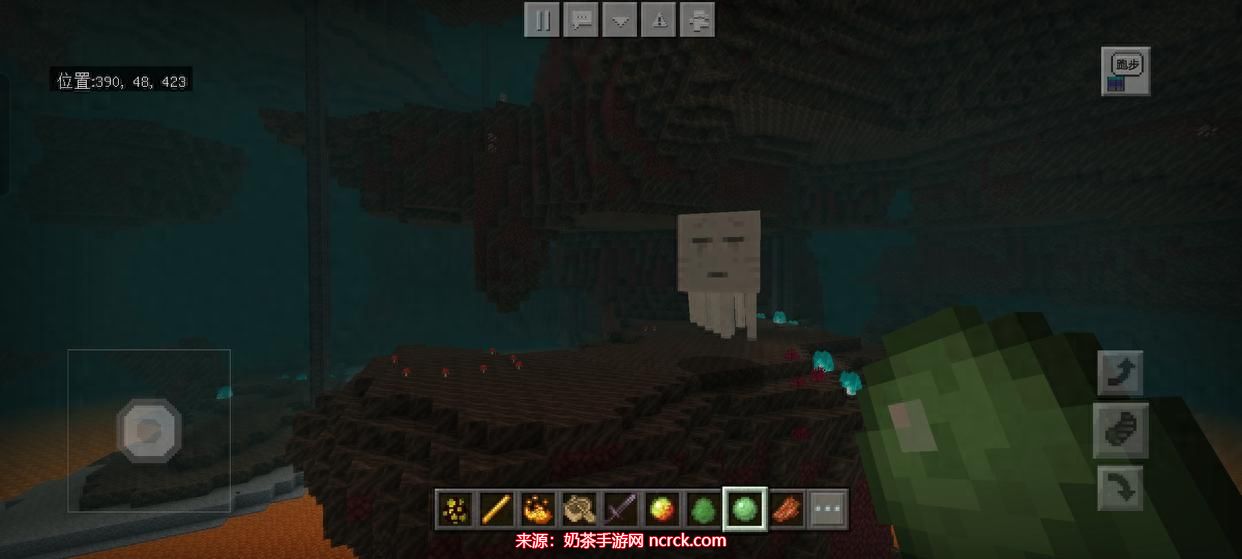Screen dimensions: 1242x559
Task: Select the dark green slimeball slot
Action: point(702,510)
